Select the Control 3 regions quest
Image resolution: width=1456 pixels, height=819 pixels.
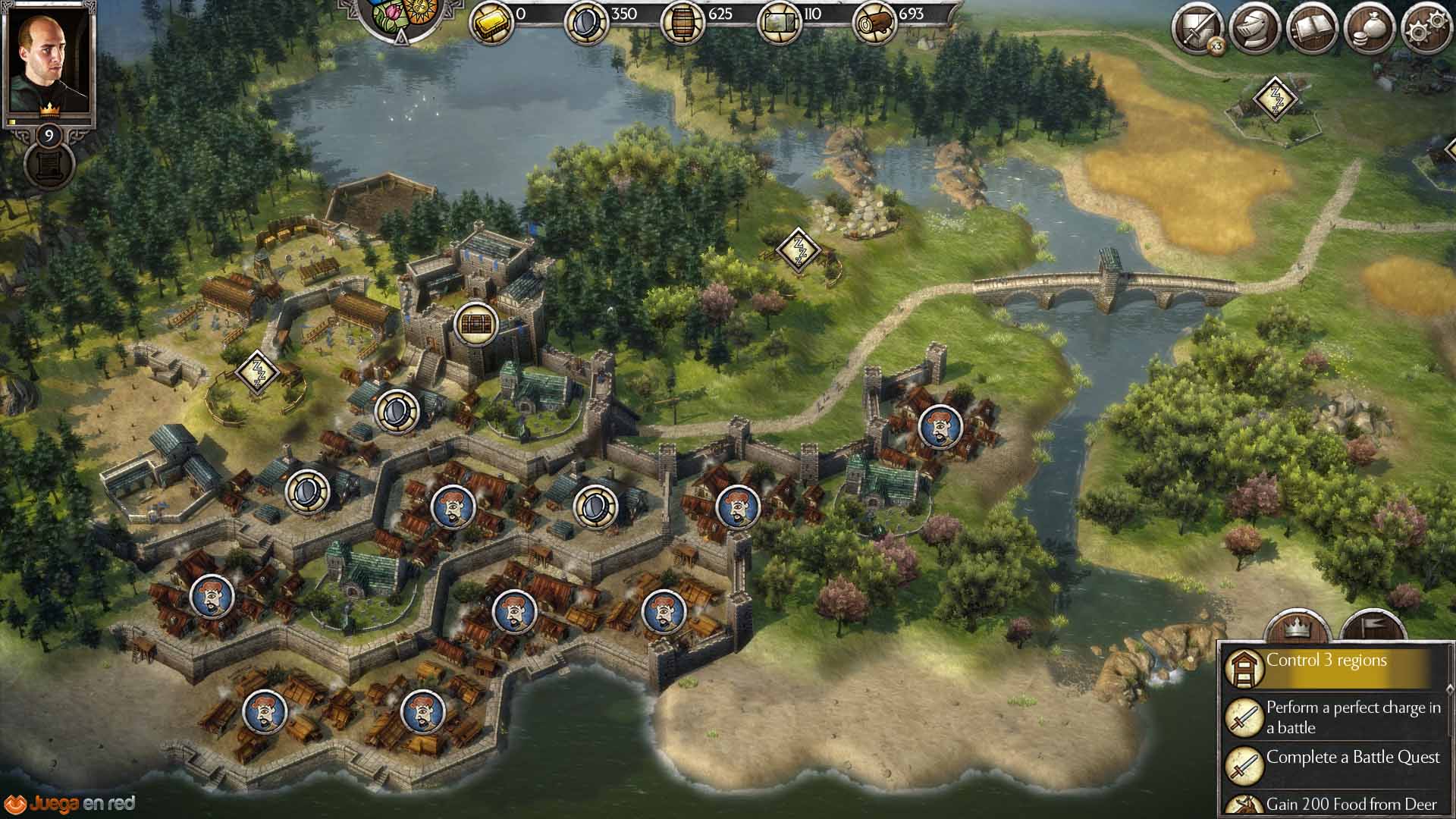pyautogui.click(x=1335, y=666)
